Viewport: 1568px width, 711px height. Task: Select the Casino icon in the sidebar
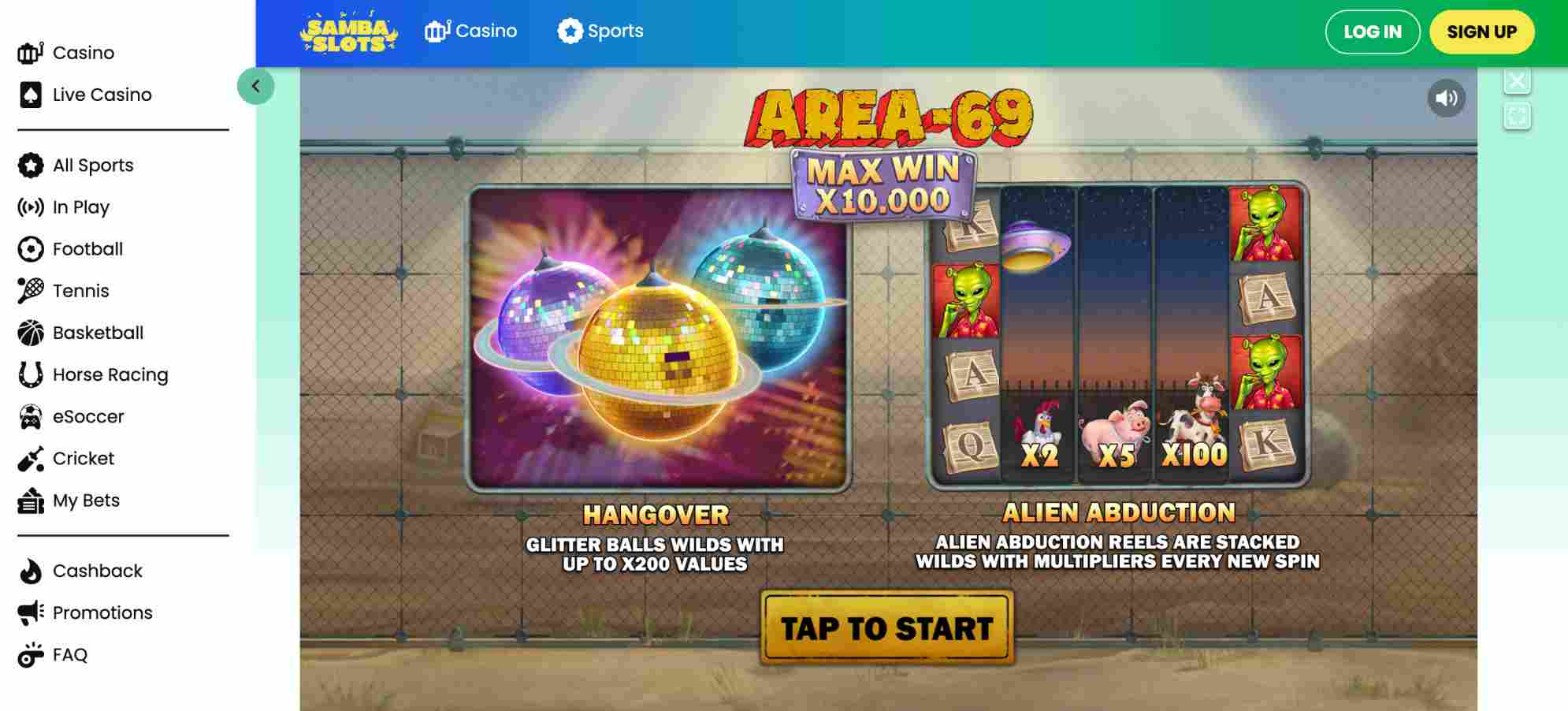point(29,51)
